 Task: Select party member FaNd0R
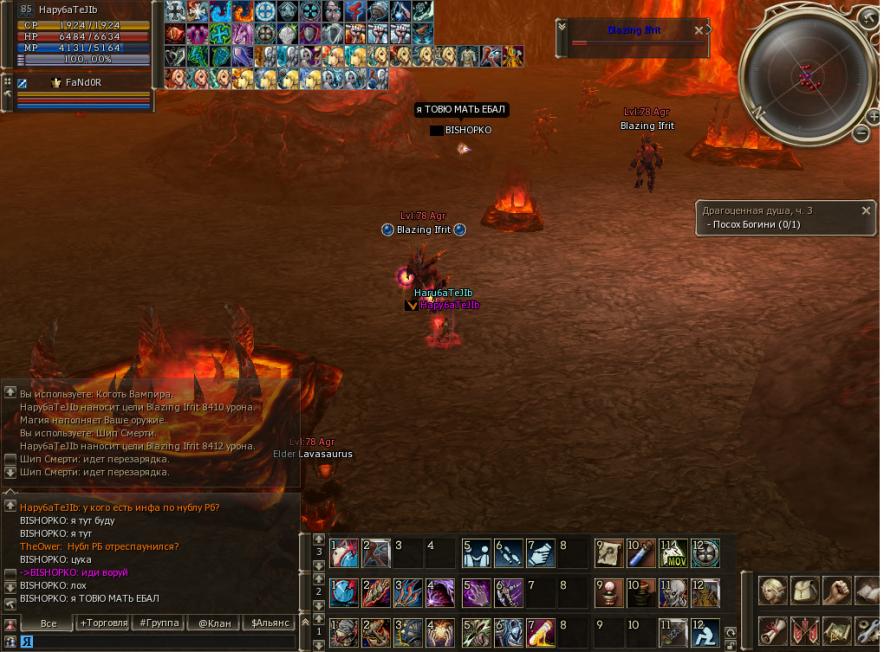[83, 83]
